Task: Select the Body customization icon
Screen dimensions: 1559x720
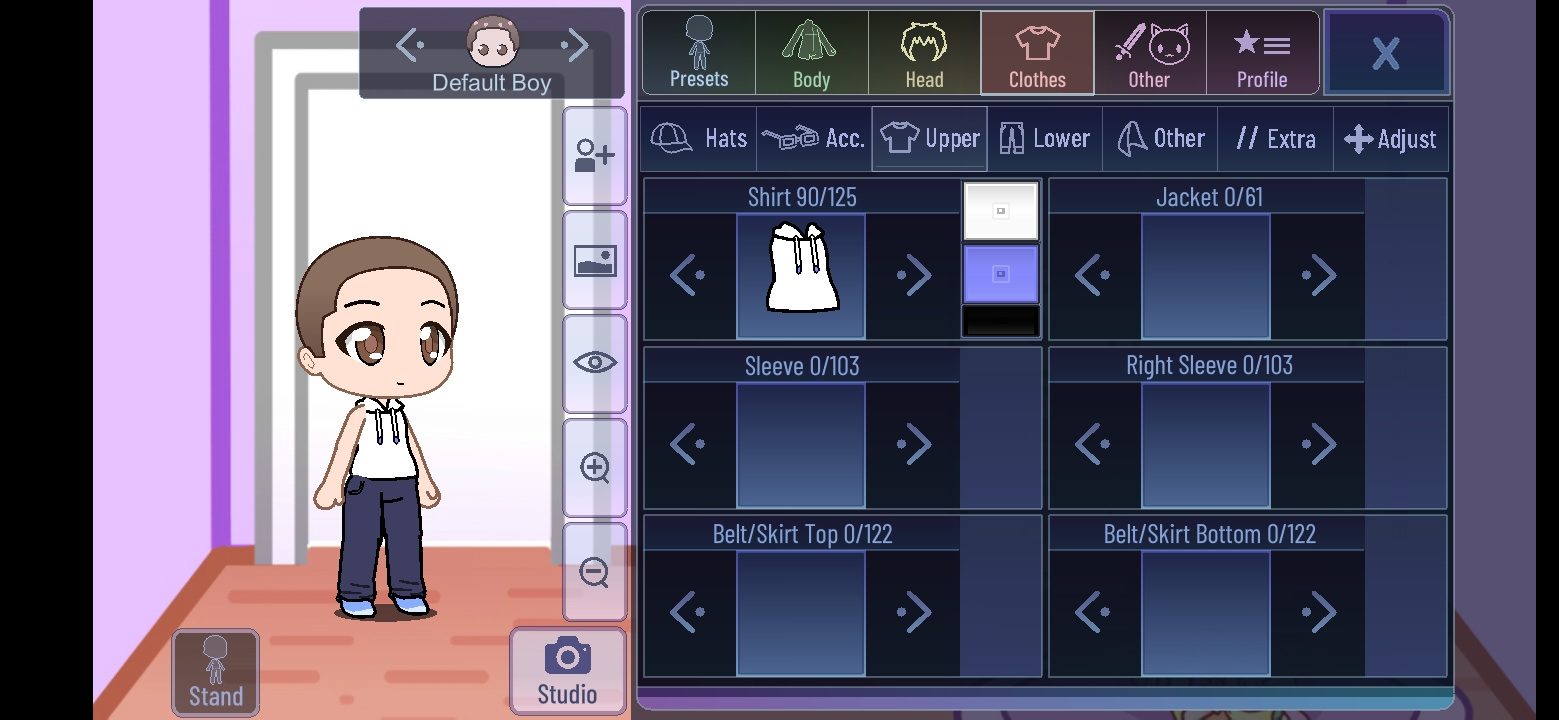Action: coord(810,52)
